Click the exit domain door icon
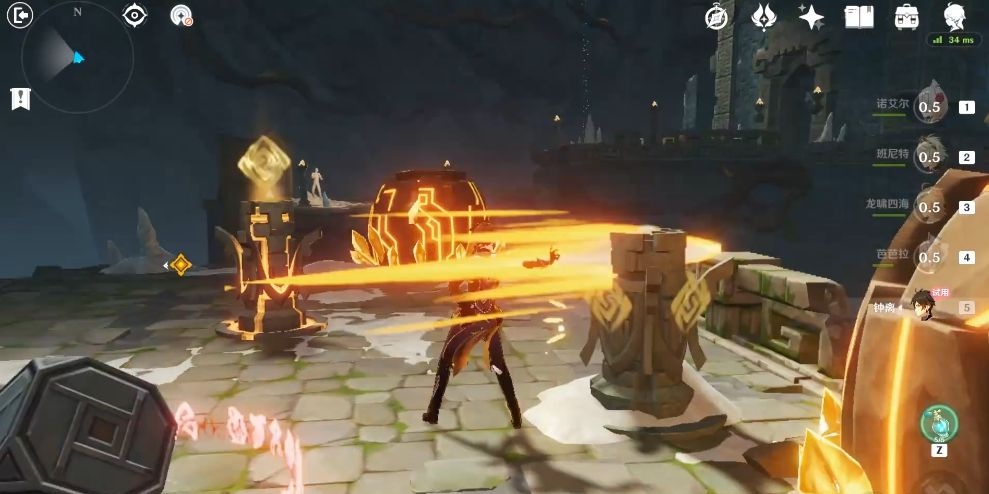This screenshot has height=494, width=989. coord(19,15)
